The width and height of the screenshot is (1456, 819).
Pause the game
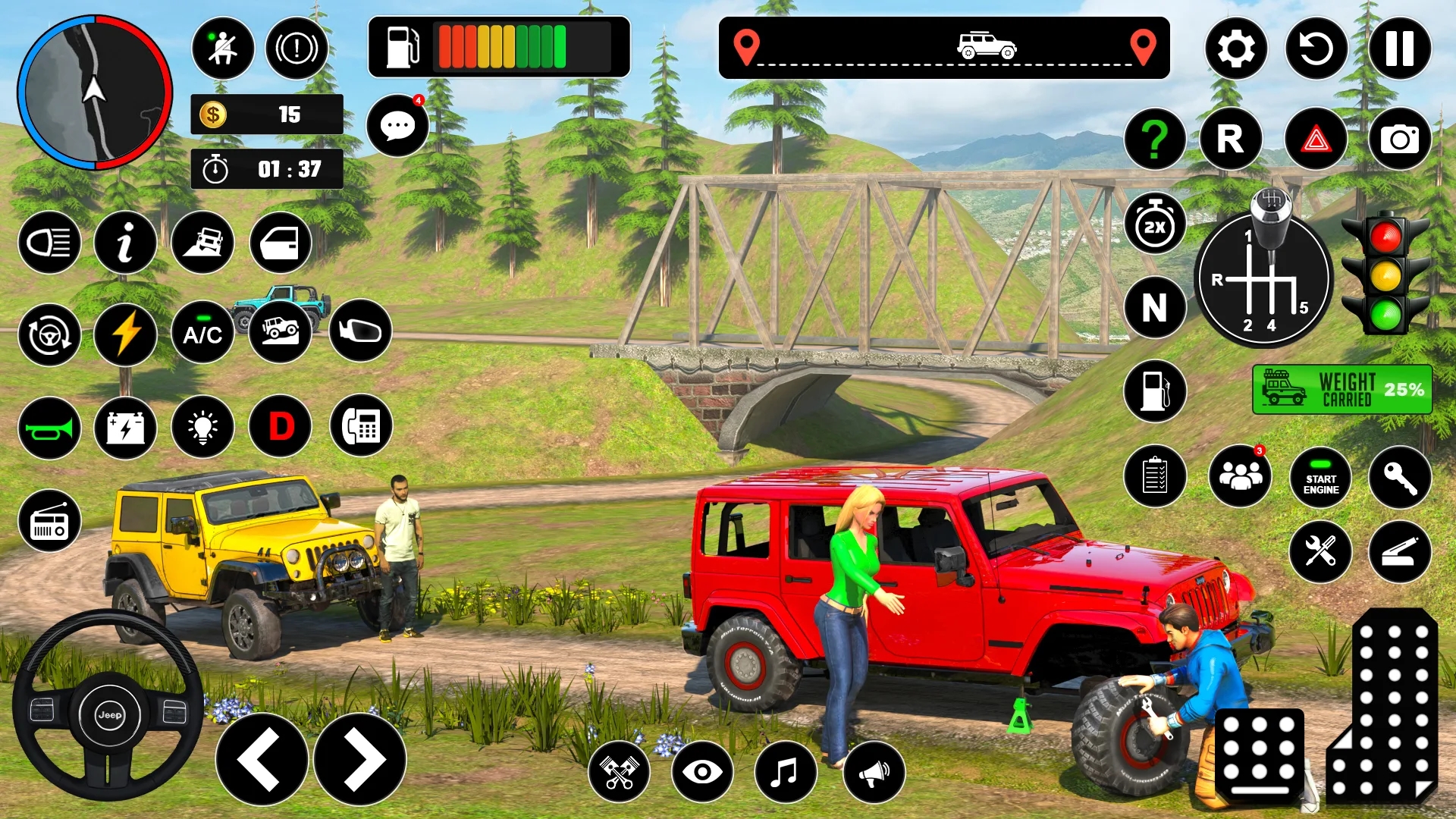(x=1399, y=49)
